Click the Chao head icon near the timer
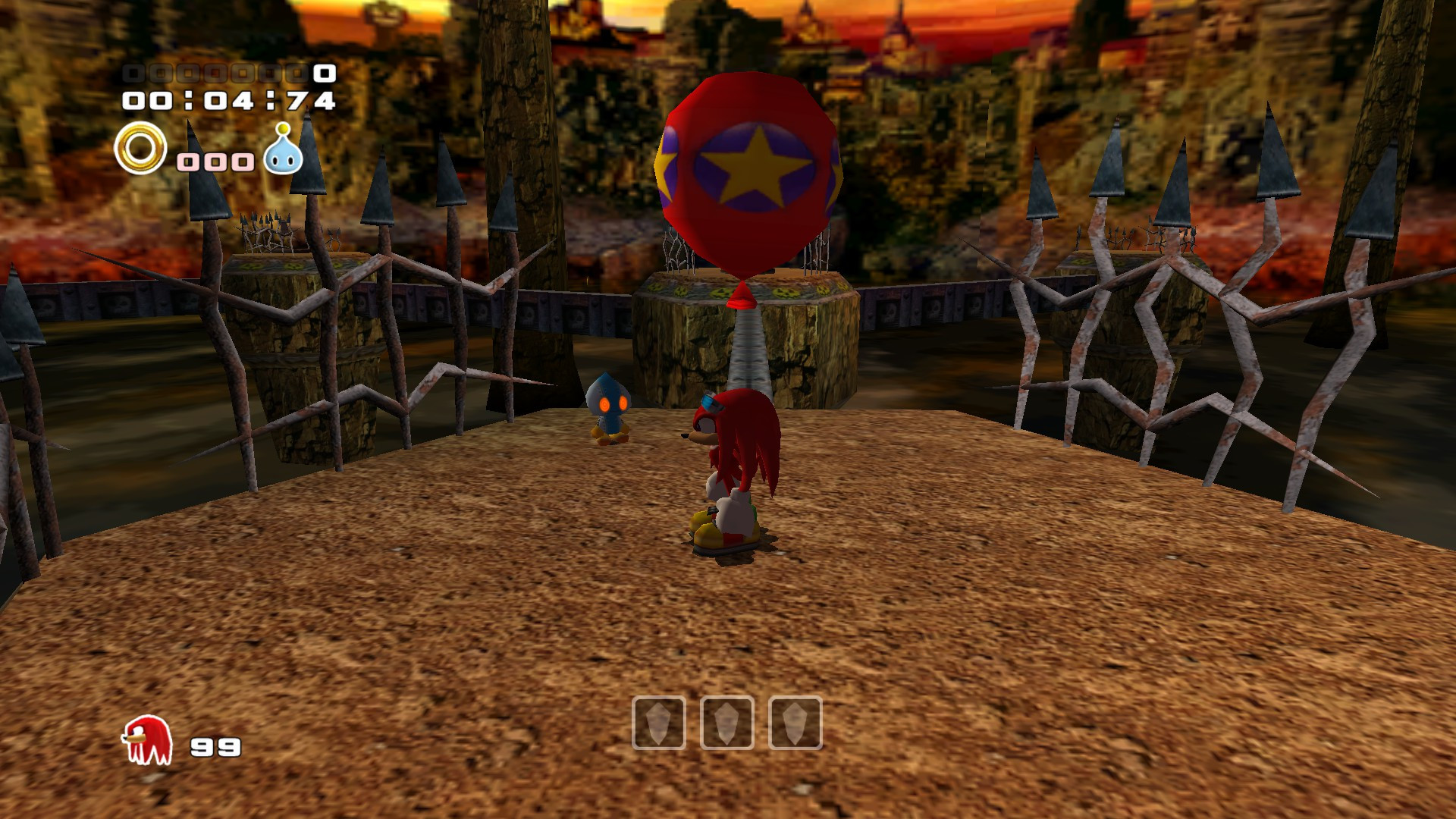 point(283,151)
